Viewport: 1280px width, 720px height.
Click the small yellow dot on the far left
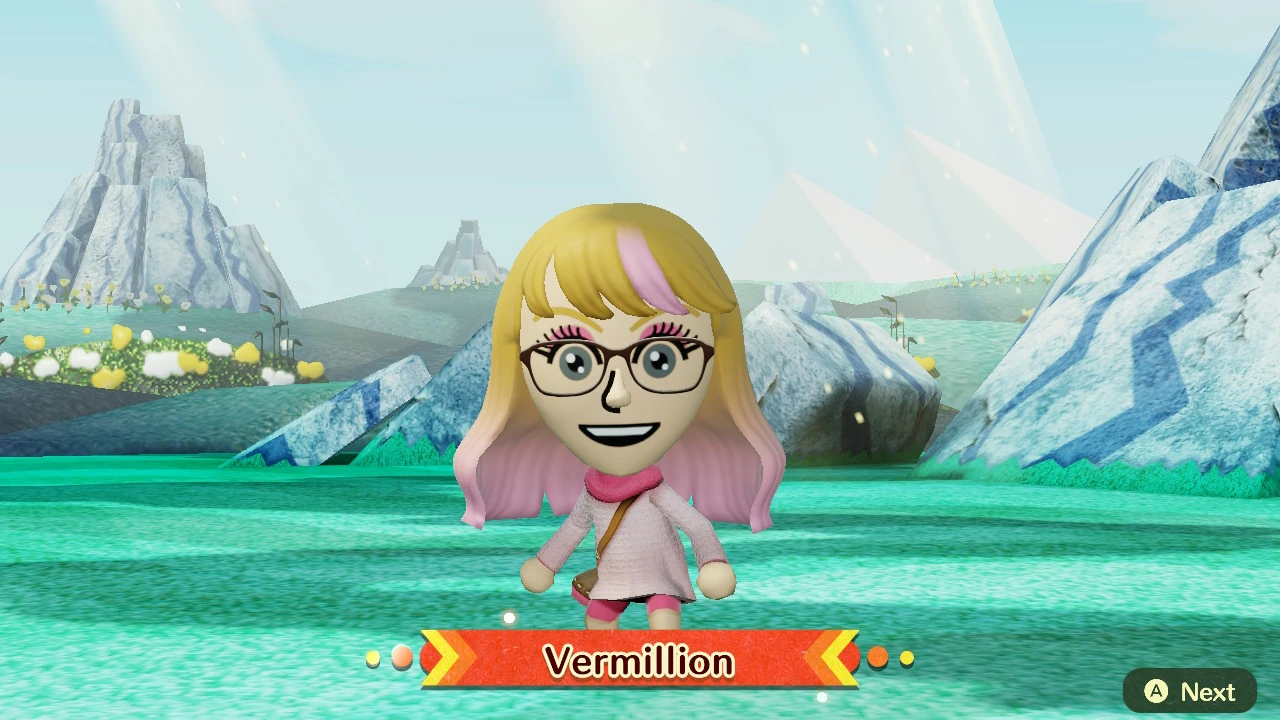(373, 658)
